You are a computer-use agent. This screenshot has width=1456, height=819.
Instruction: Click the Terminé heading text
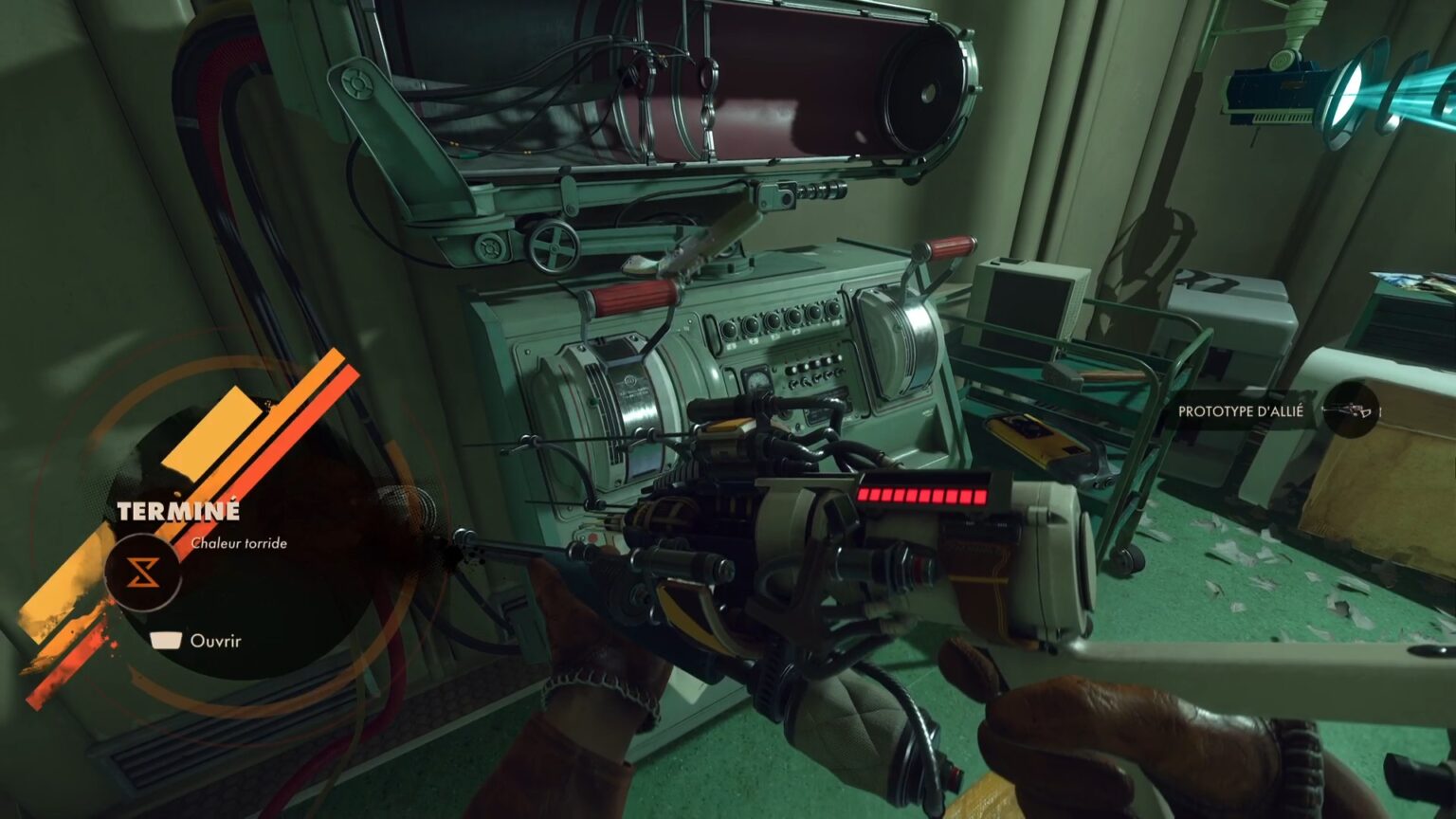[x=178, y=510]
